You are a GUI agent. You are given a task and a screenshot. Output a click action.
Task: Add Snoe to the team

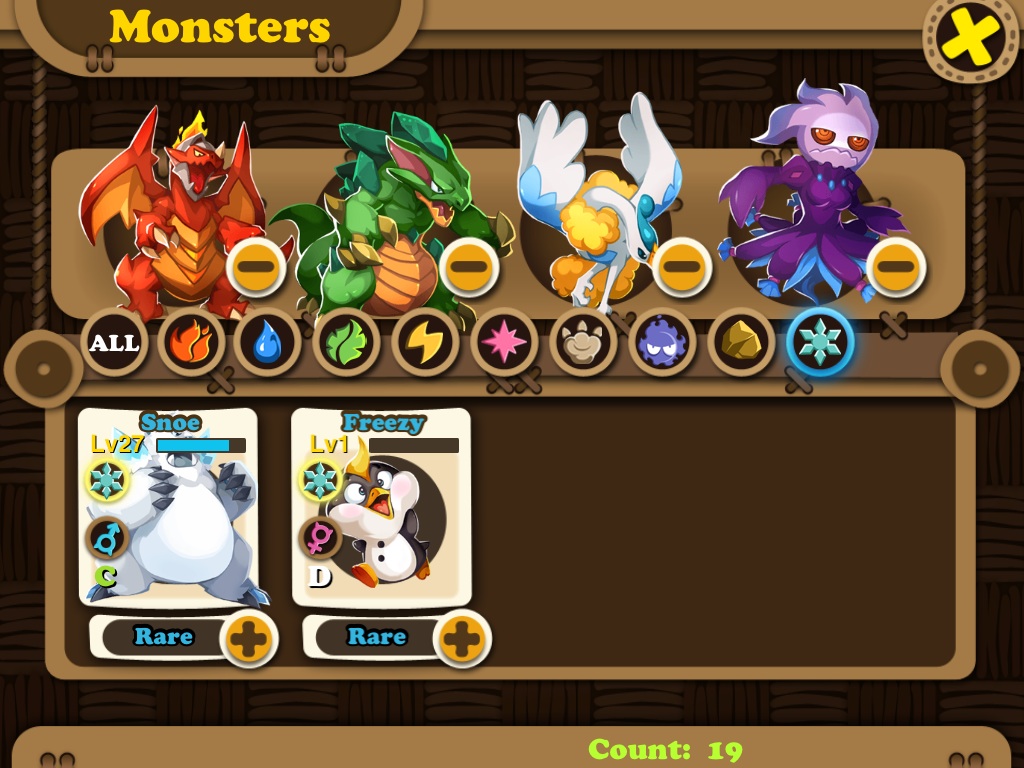coord(248,637)
